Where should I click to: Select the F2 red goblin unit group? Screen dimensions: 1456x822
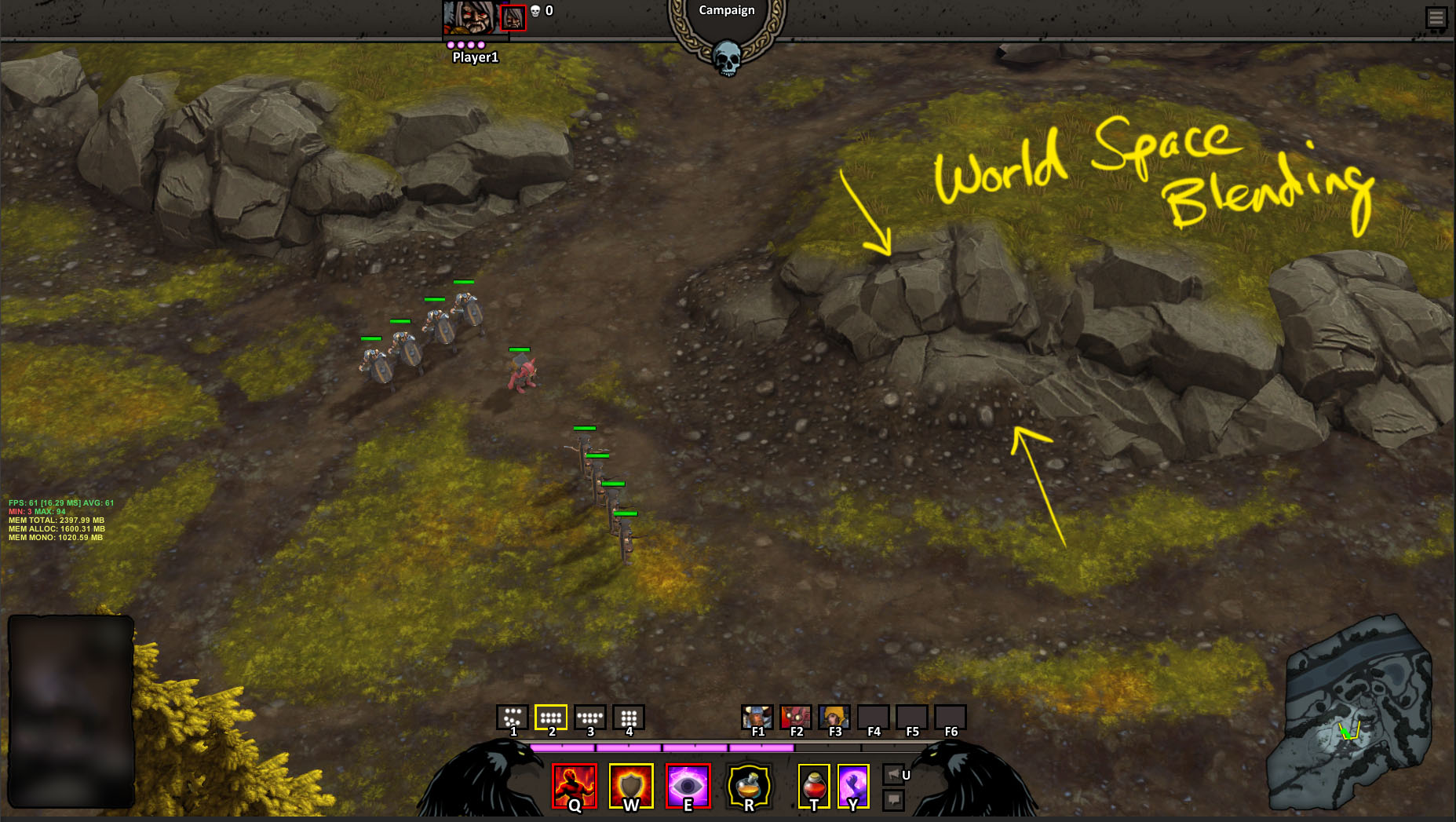point(795,718)
